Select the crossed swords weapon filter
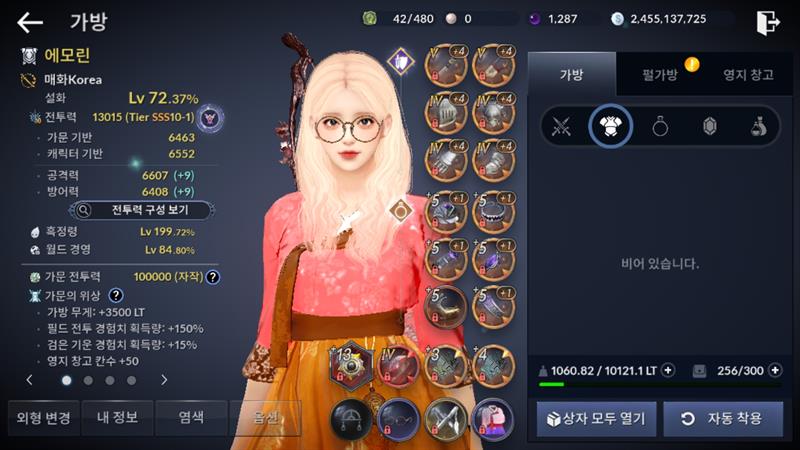This screenshot has height=450, width=800. [x=561, y=126]
